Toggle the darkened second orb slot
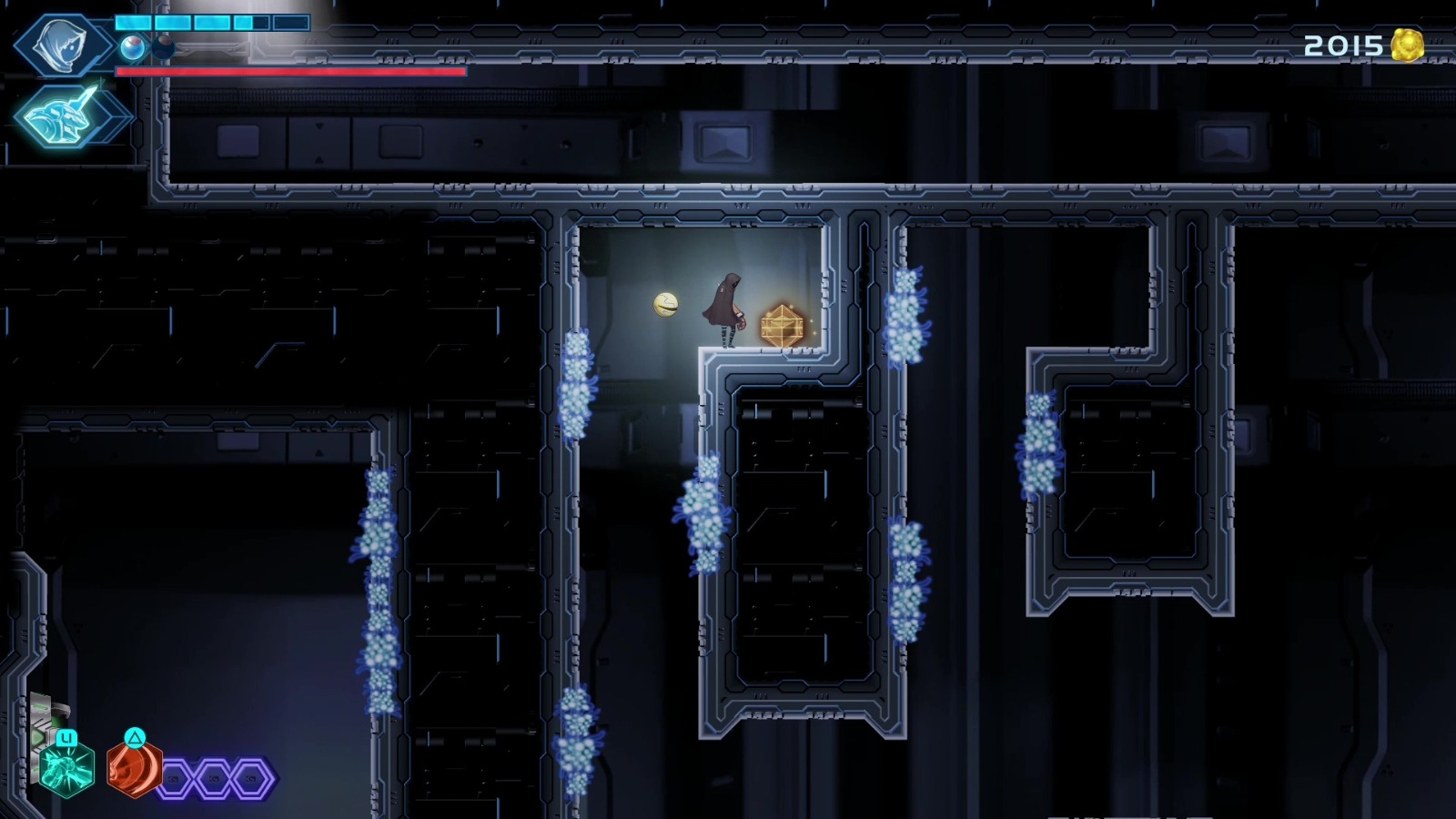This screenshot has height=819, width=1456. pyautogui.click(x=163, y=46)
